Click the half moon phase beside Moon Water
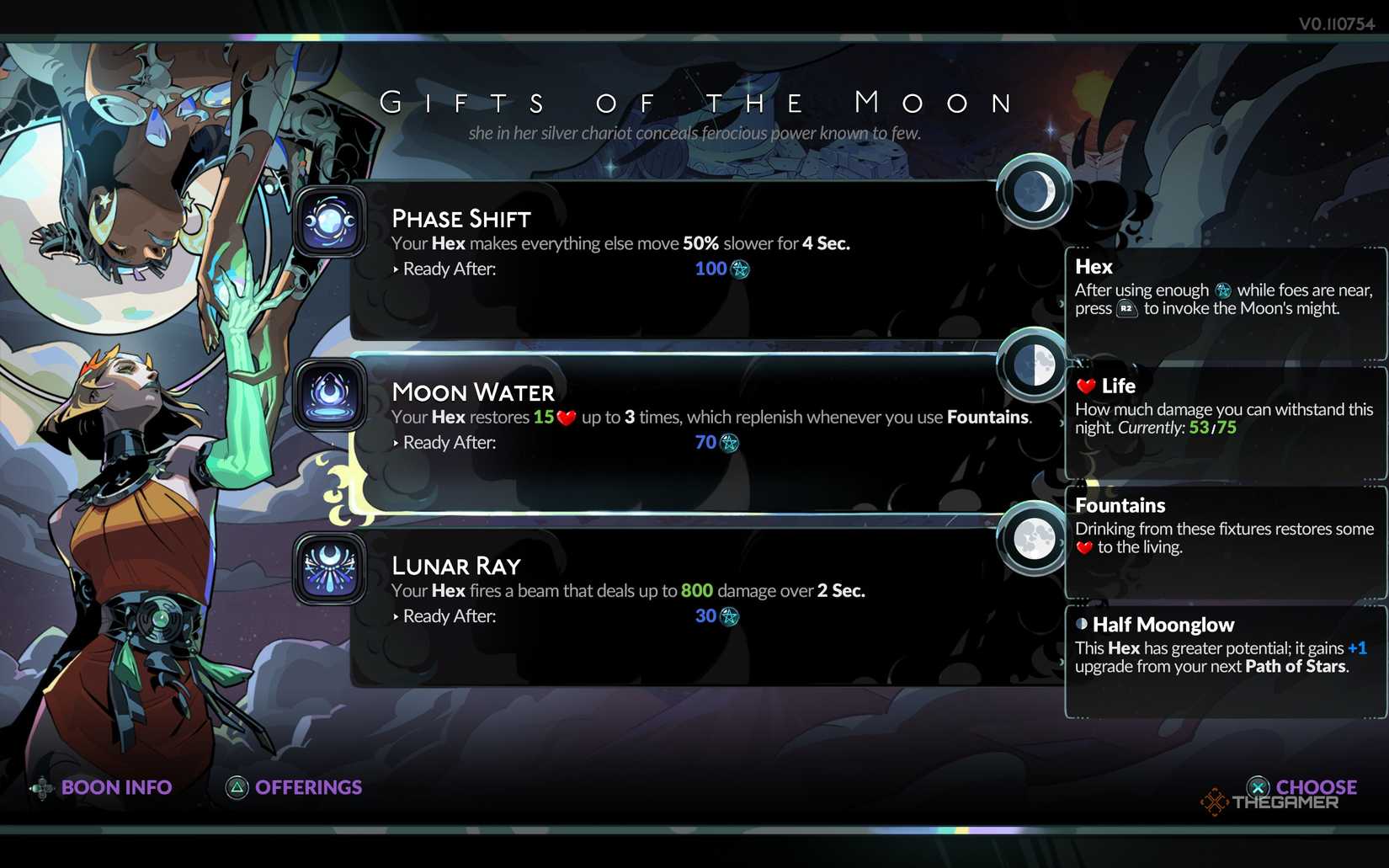Viewport: 1389px width, 868px height. coord(1034,365)
